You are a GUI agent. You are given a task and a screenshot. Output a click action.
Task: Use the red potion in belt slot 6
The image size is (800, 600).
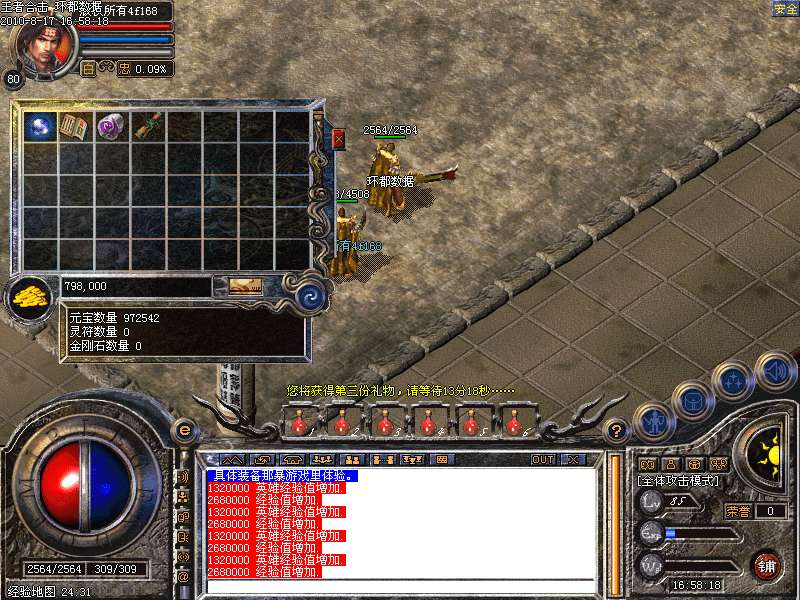coord(515,424)
